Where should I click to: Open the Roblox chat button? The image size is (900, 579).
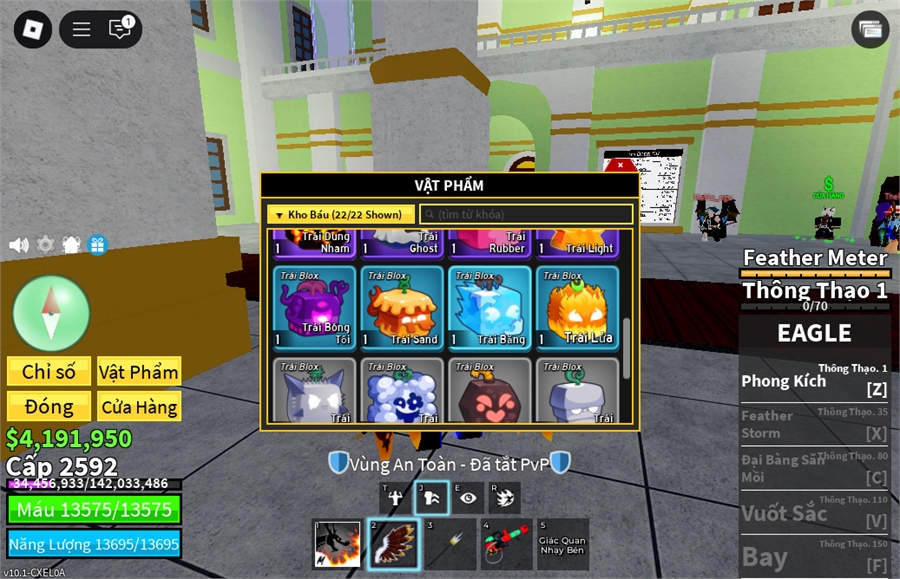tap(120, 29)
